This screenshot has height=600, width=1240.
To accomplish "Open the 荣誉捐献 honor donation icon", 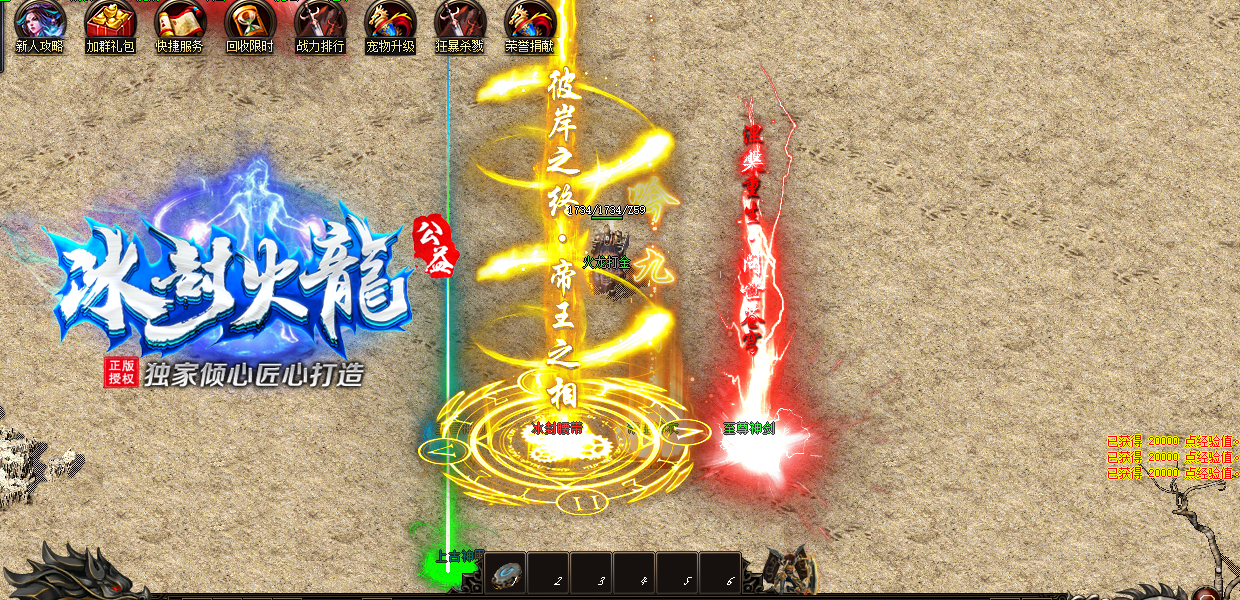I will point(530,22).
